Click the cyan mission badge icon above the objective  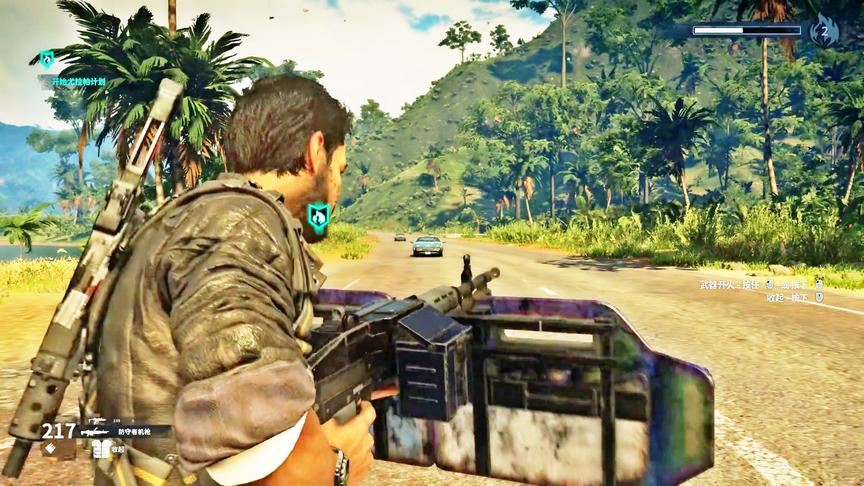[46, 59]
